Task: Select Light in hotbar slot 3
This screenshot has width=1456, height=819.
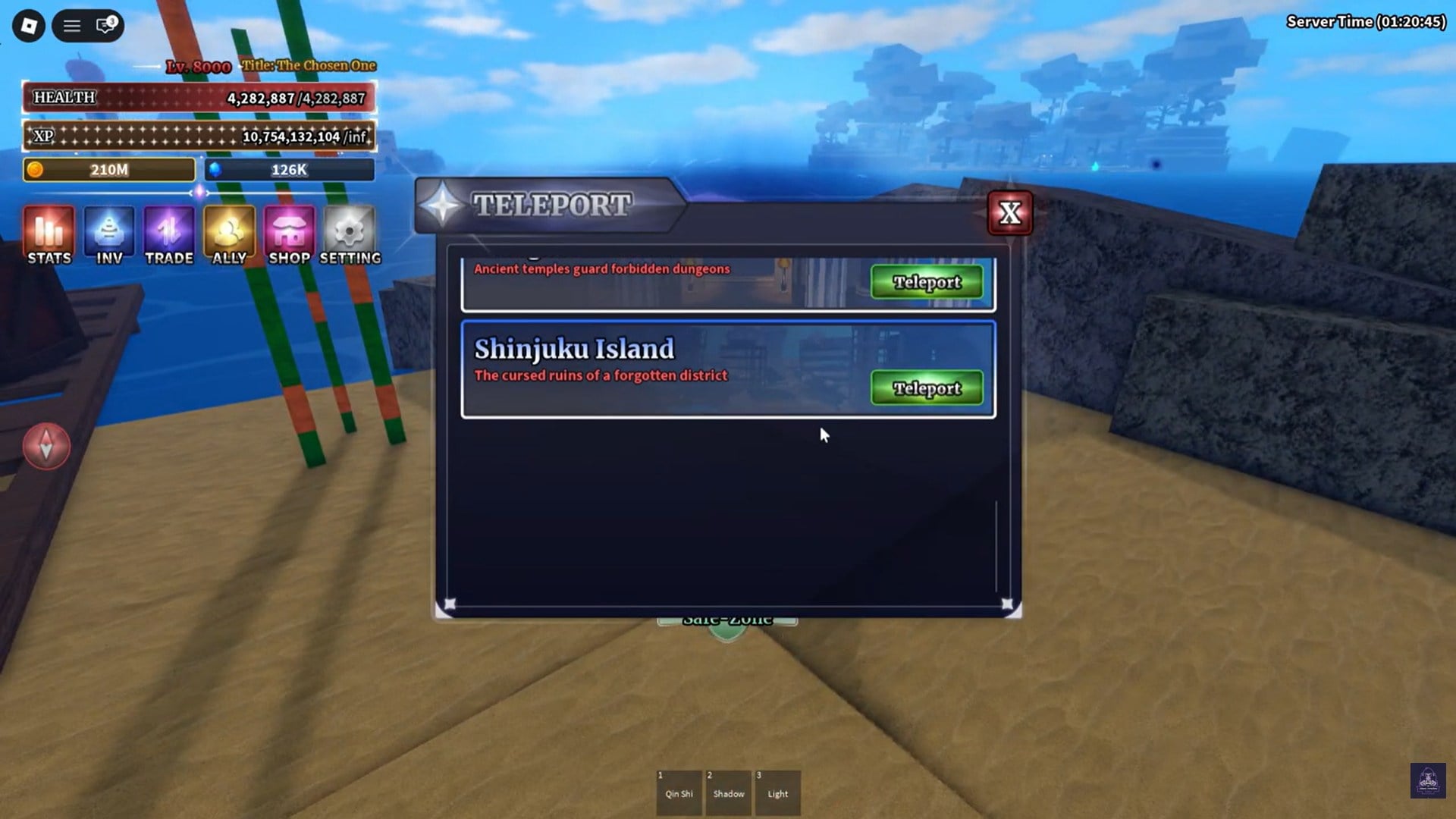Action: (777, 792)
